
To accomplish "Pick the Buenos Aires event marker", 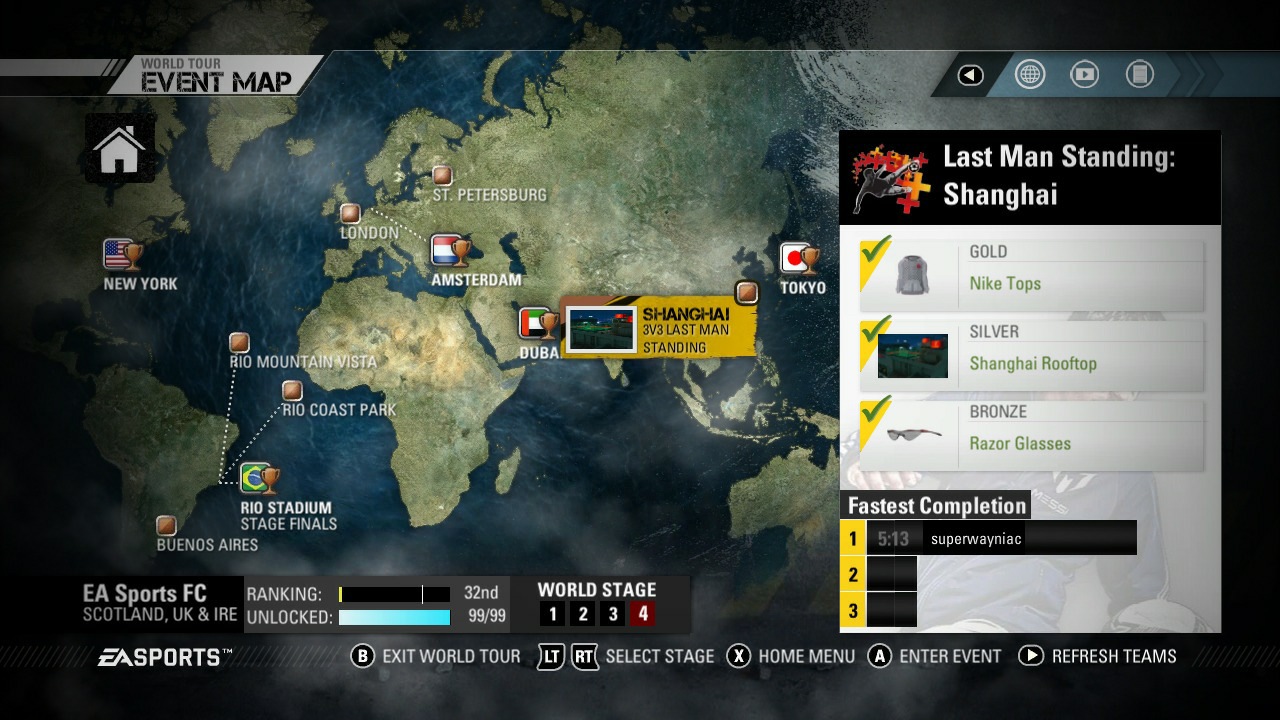I will click(167, 525).
